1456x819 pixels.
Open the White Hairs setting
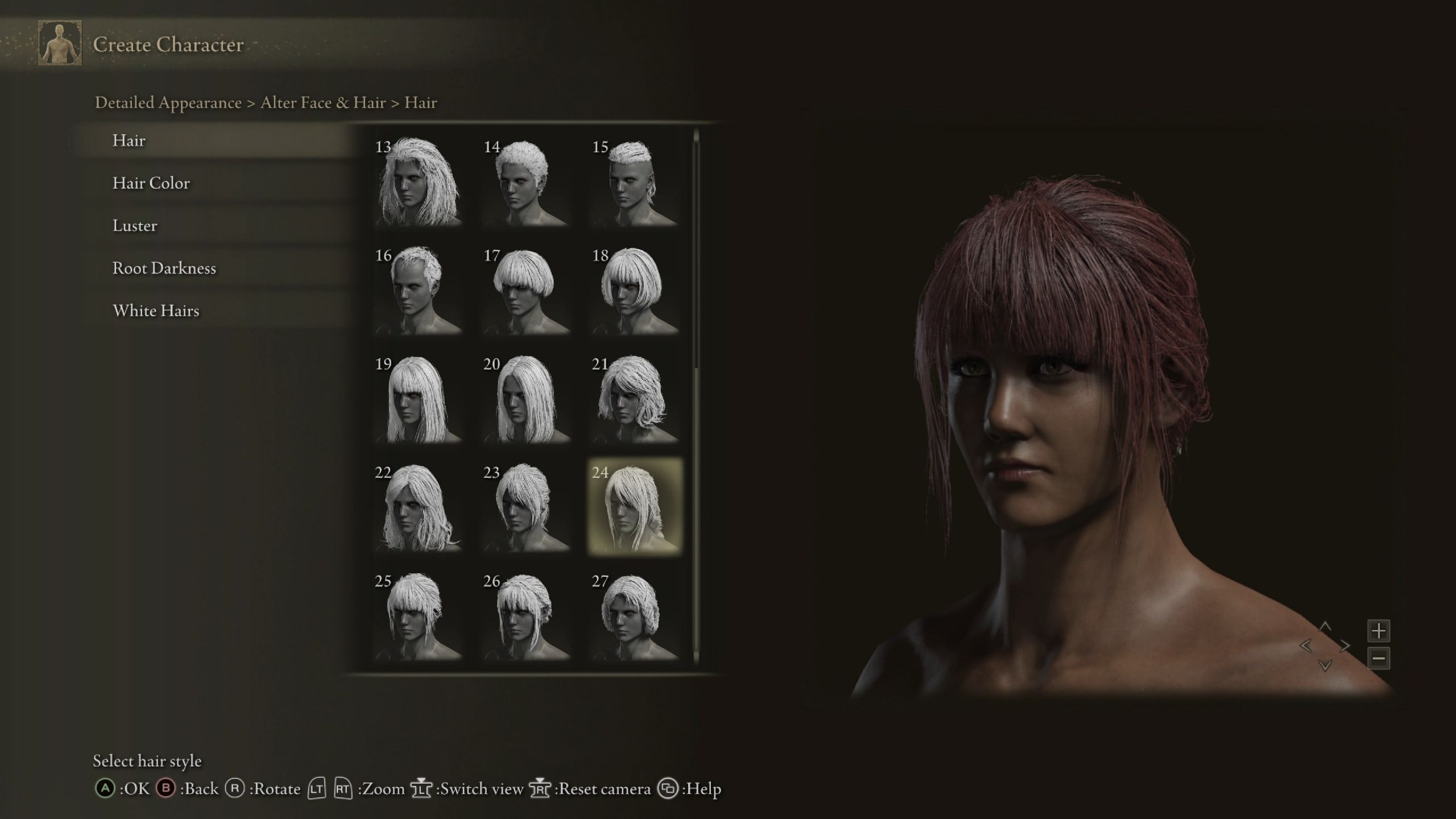point(156,311)
